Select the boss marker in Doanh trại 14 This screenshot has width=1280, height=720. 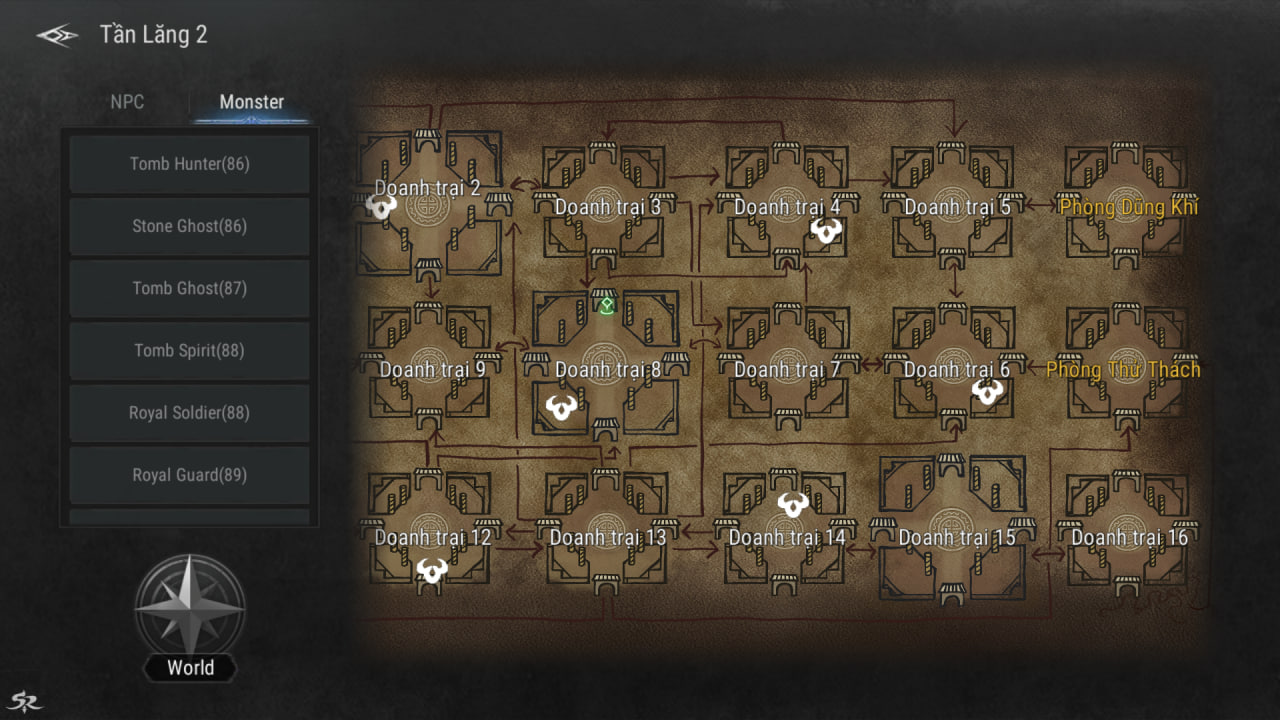[x=793, y=504]
